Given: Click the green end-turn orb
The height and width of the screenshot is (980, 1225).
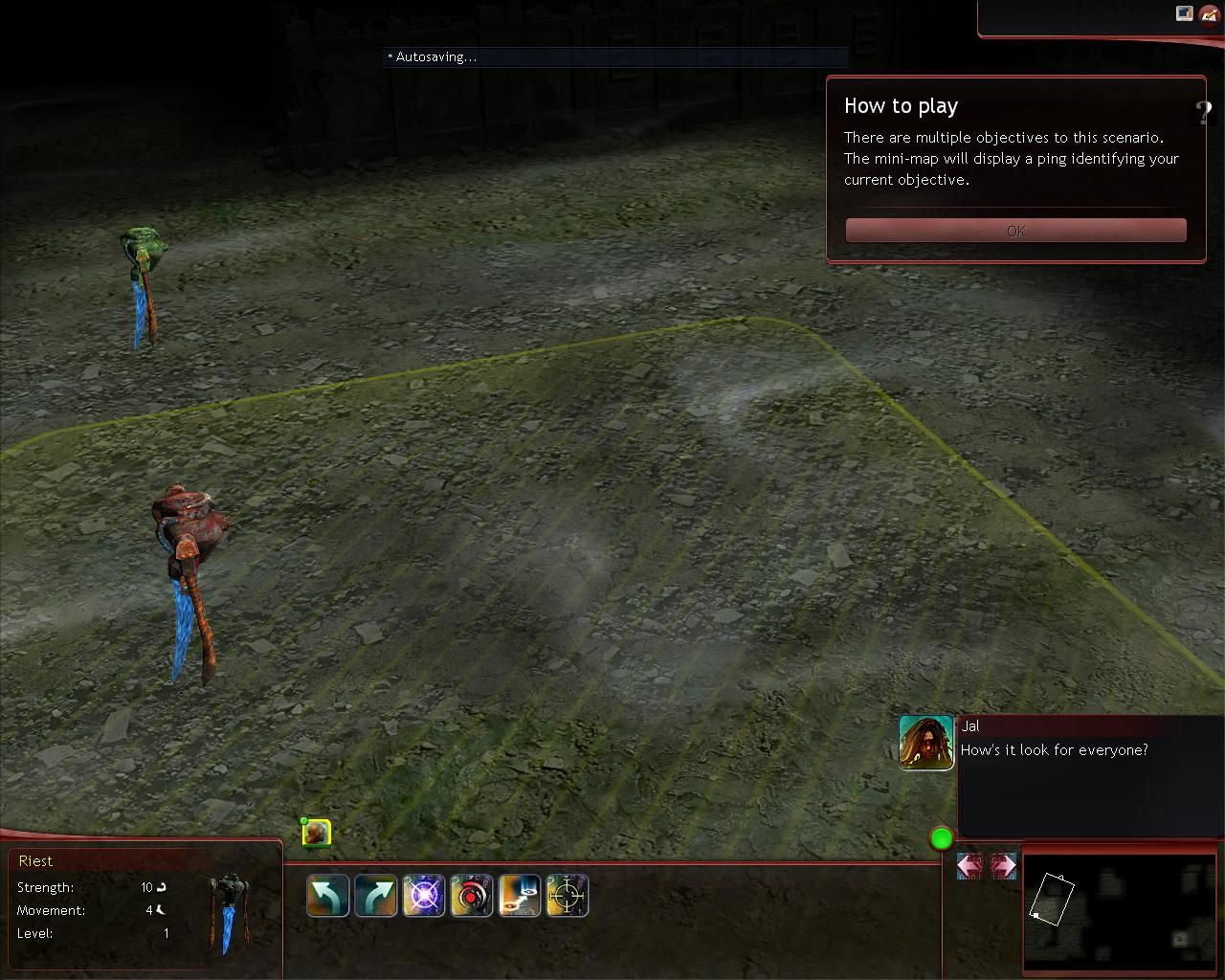Looking at the screenshot, I should click(942, 839).
